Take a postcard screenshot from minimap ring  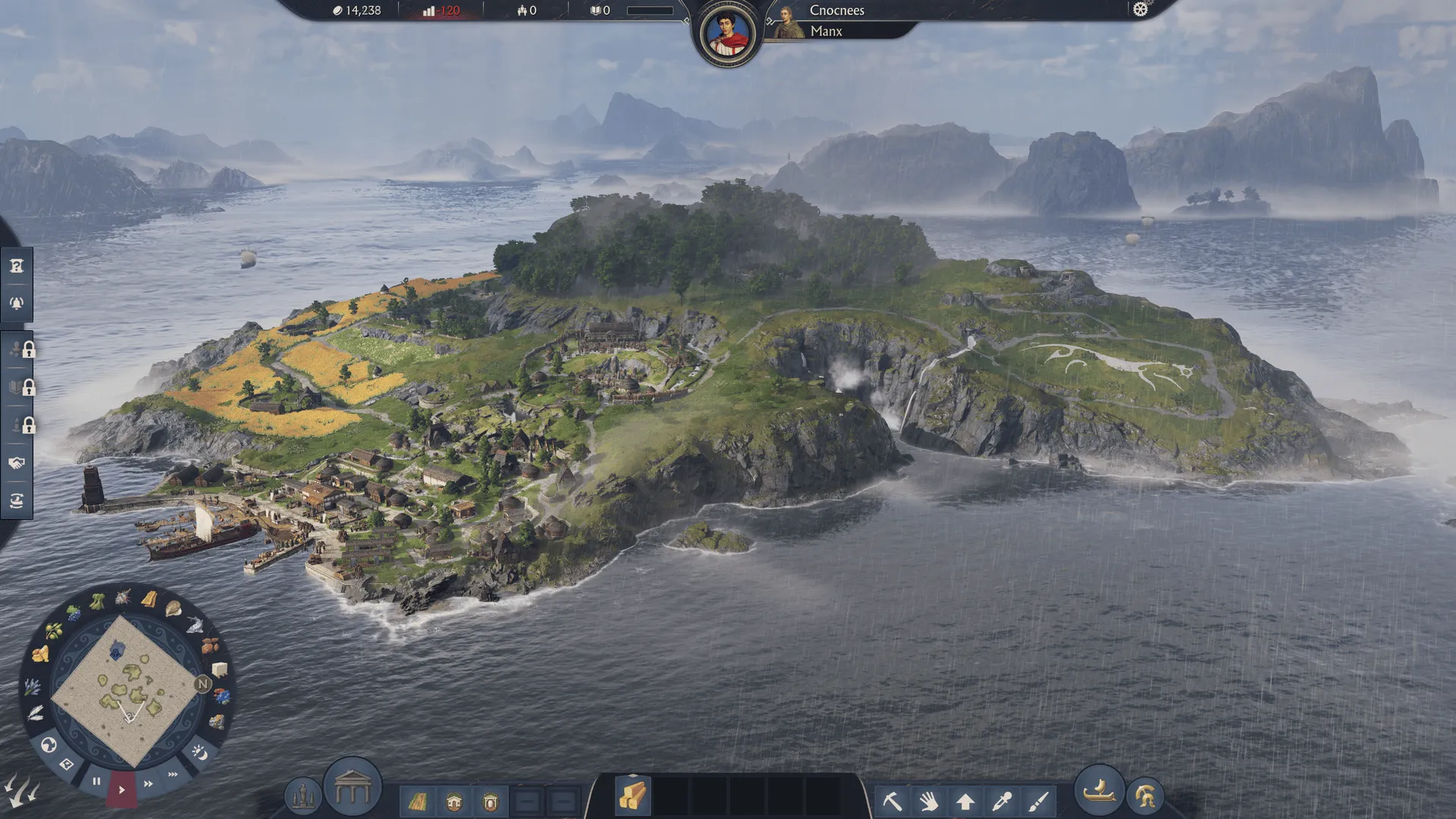click(67, 763)
